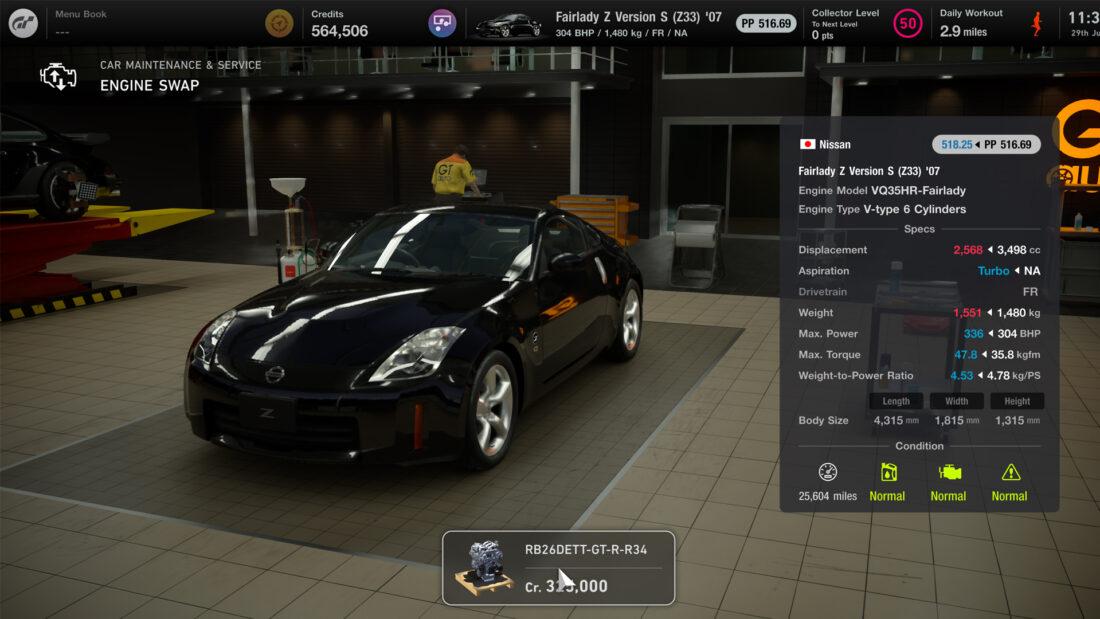
Task: Click the gold steering wheel credits icon
Action: 279,23
